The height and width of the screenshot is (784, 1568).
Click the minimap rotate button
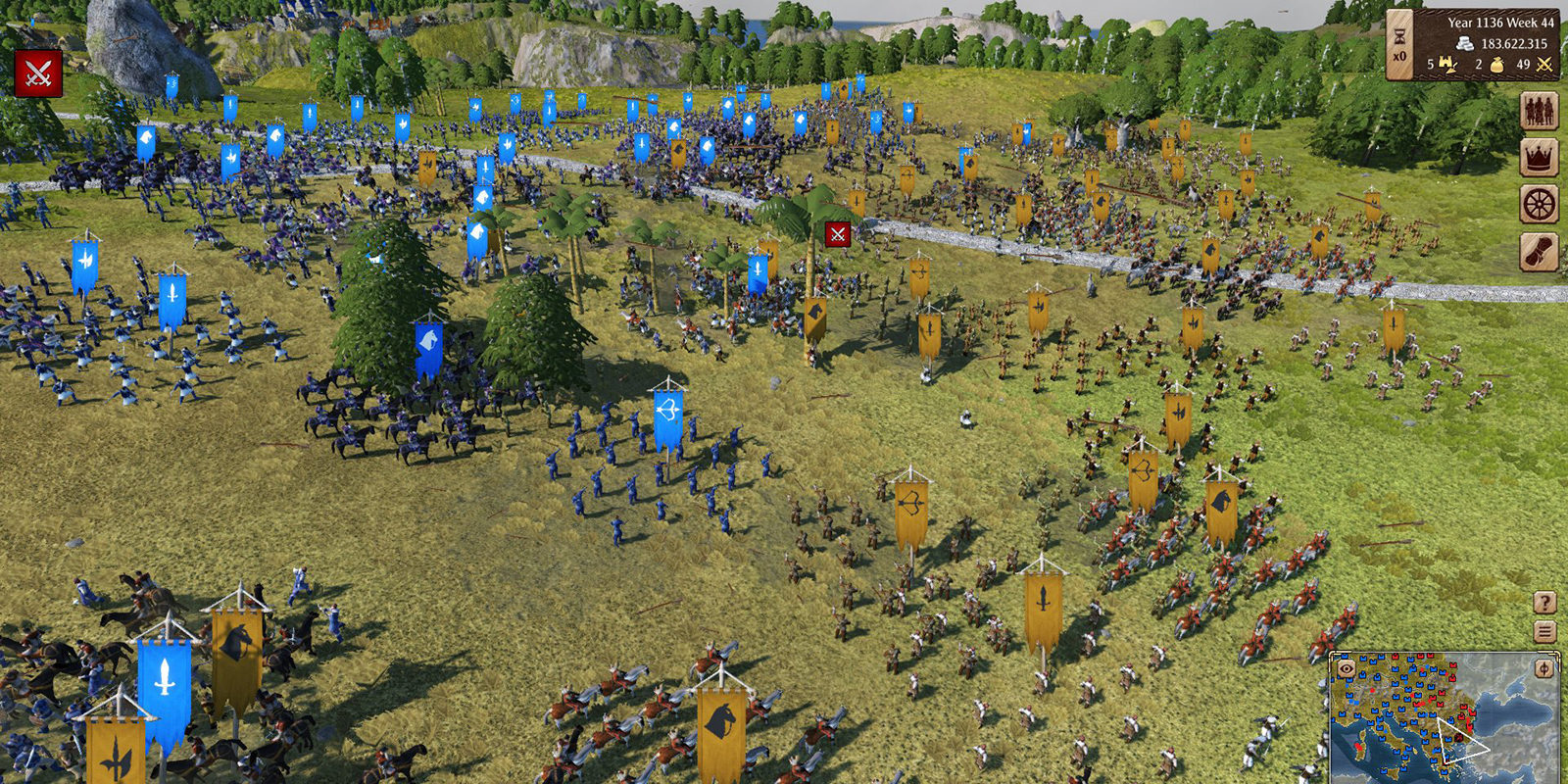[x=1544, y=668]
